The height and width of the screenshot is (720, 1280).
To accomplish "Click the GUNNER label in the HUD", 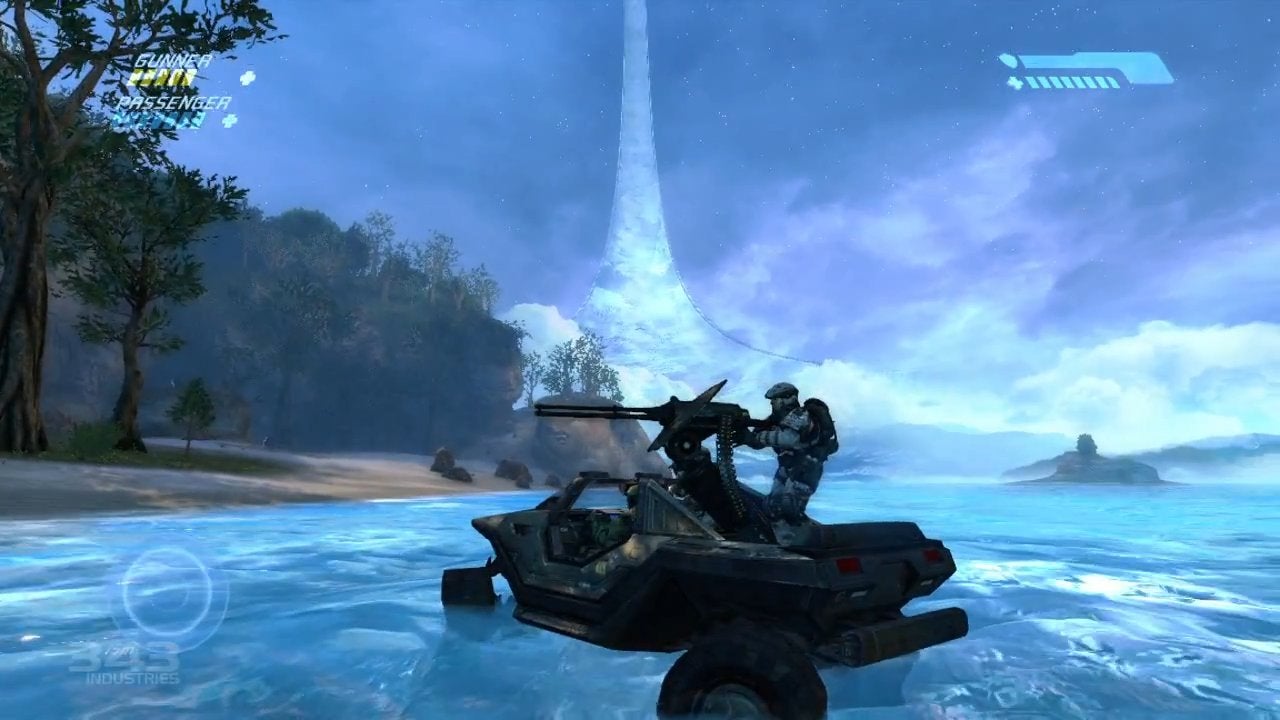I will coord(172,60).
